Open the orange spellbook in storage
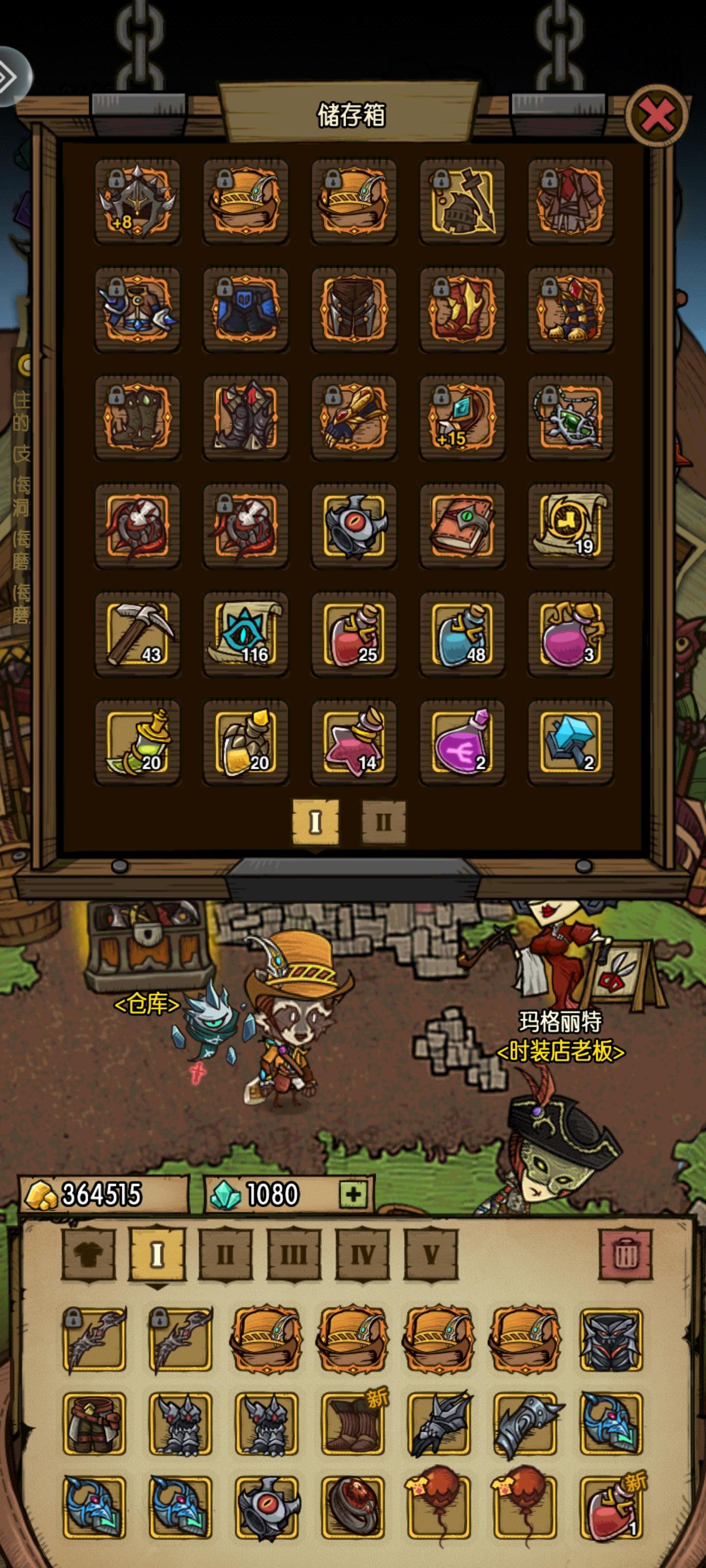Viewport: 706px width, 1568px height. 462,525
